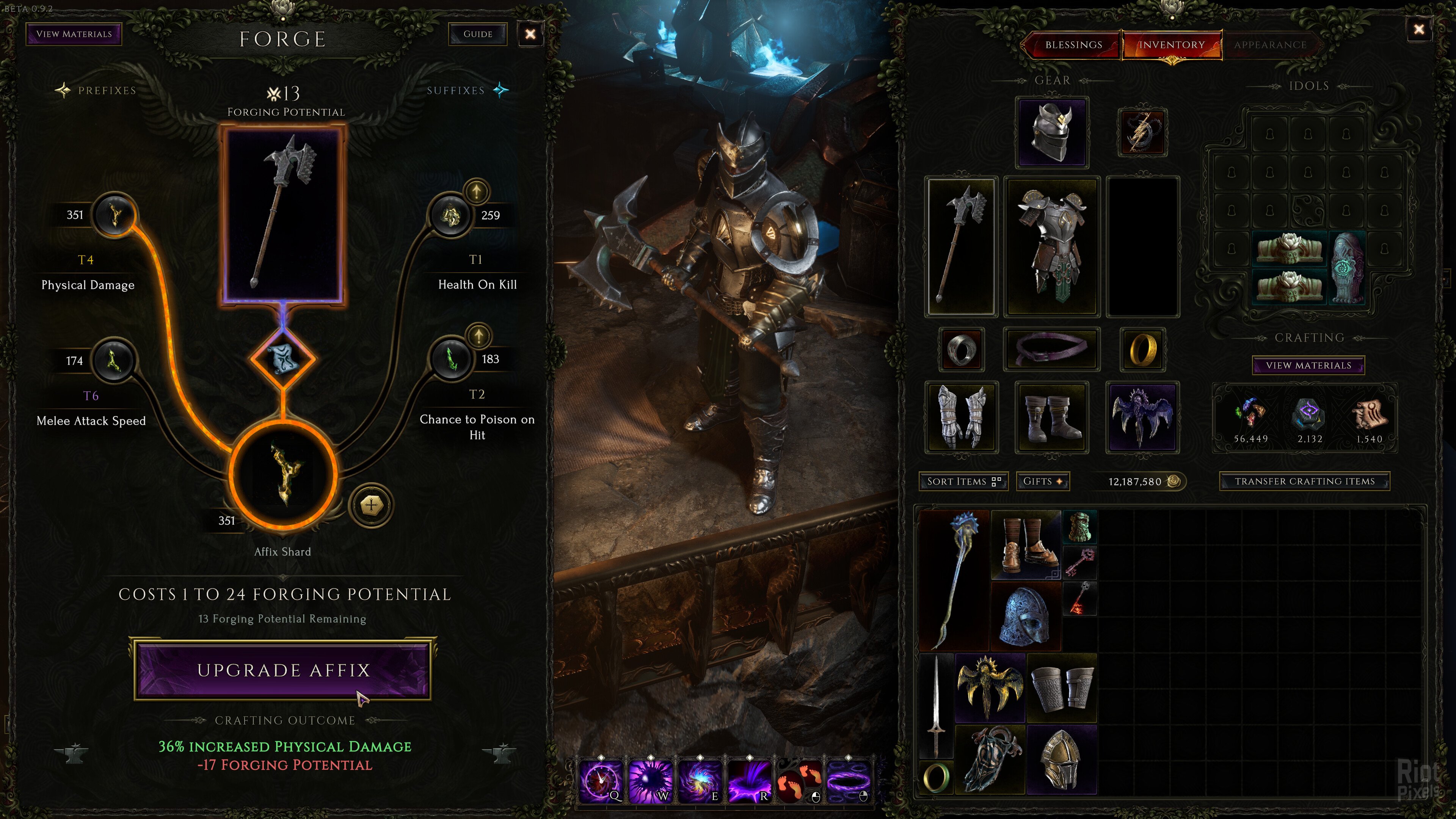Image resolution: width=1456 pixels, height=819 pixels.
Task: Click Transfer Crafting Items
Action: click(x=1304, y=482)
